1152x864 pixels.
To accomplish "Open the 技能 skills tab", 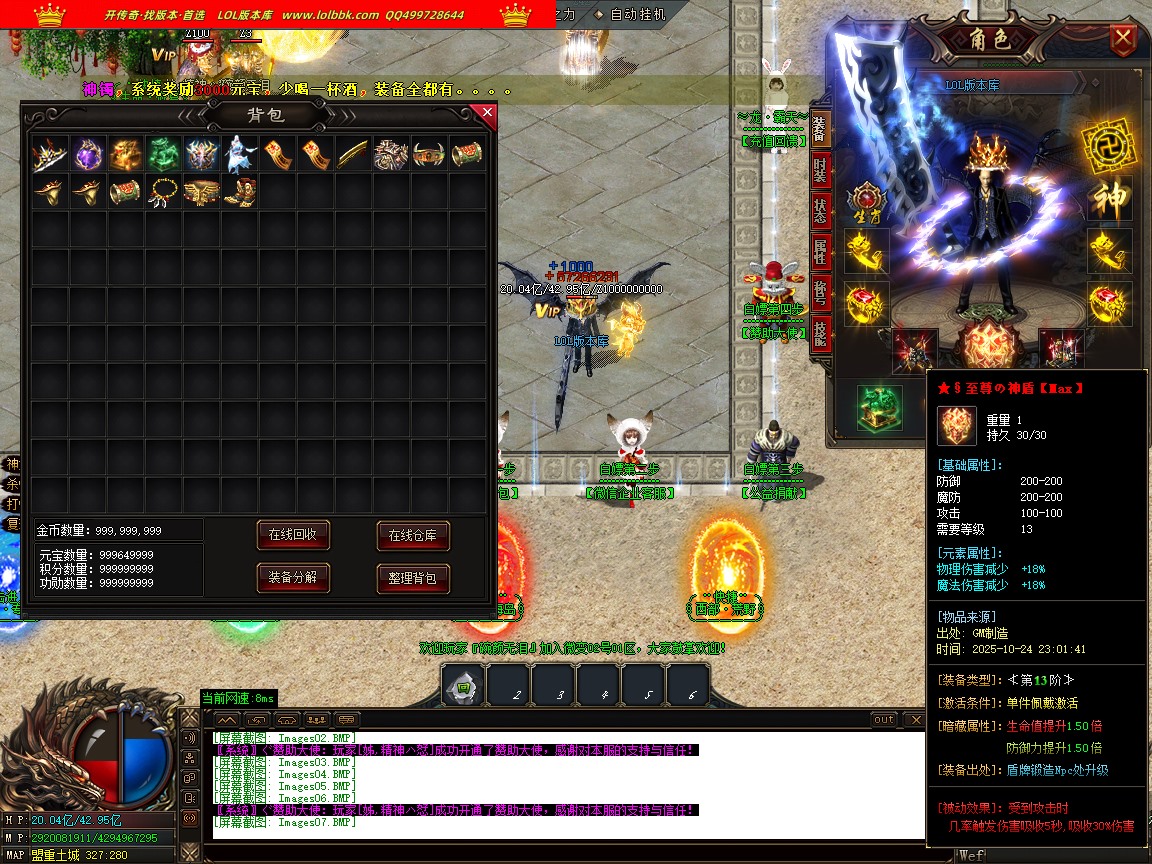I will click(x=820, y=335).
